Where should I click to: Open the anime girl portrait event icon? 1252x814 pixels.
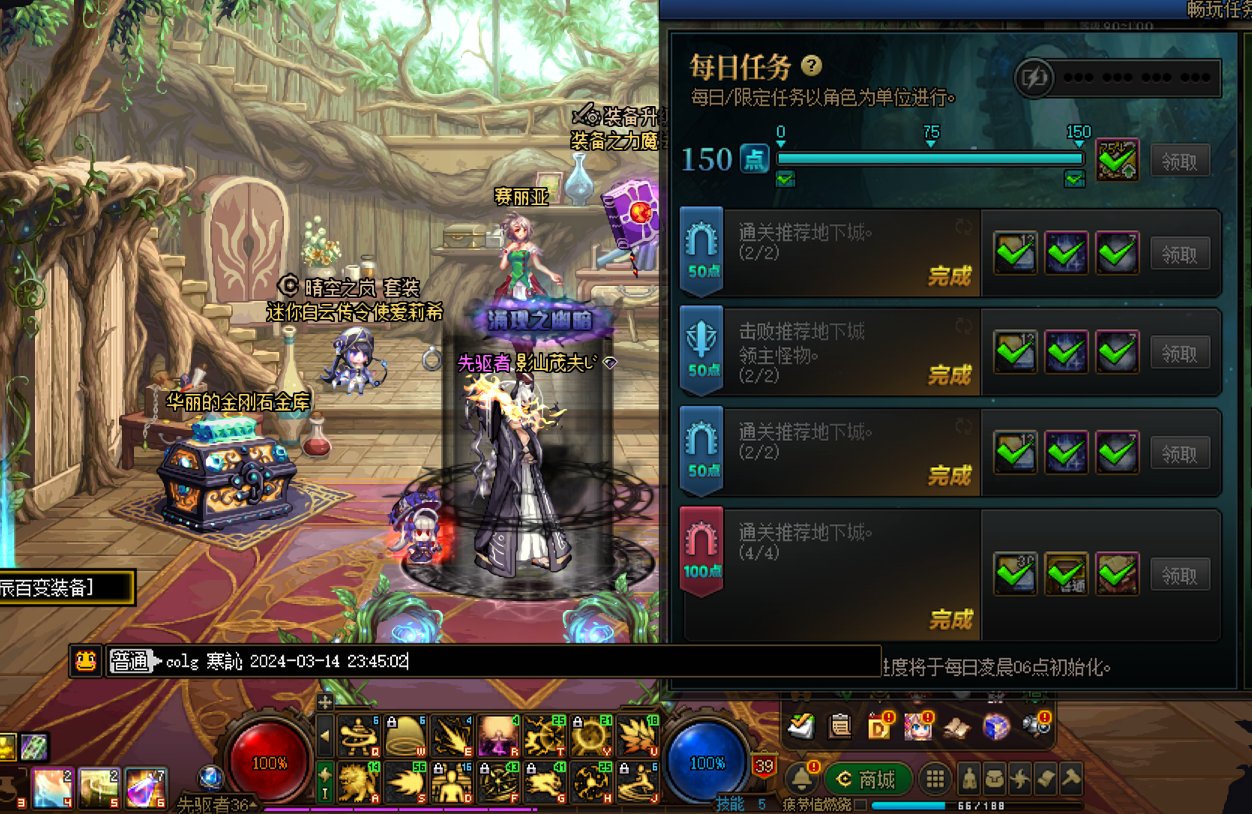pos(918,727)
